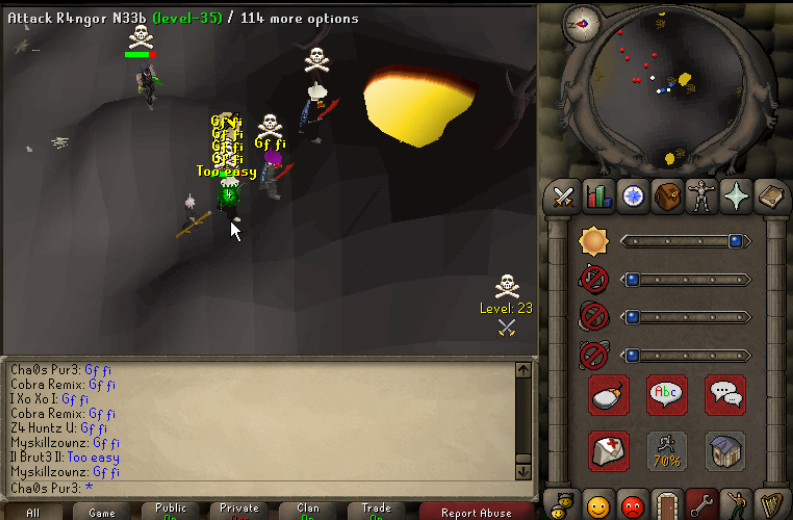The height and width of the screenshot is (520, 793).
Task: Open the Inventory backpack tab
Action: (x=667, y=196)
